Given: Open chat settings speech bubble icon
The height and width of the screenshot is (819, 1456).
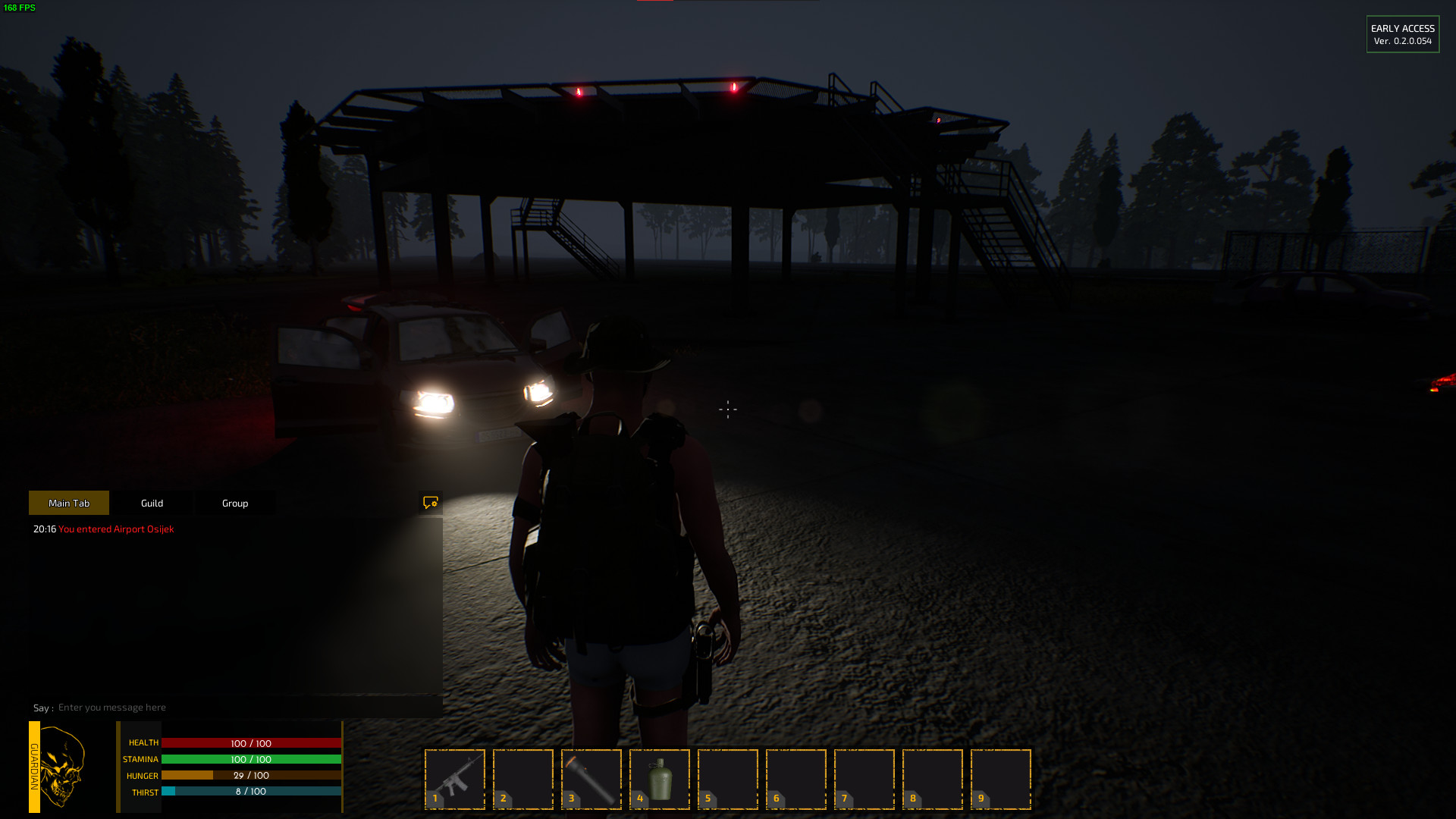Looking at the screenshot, I should pos(431,503).
